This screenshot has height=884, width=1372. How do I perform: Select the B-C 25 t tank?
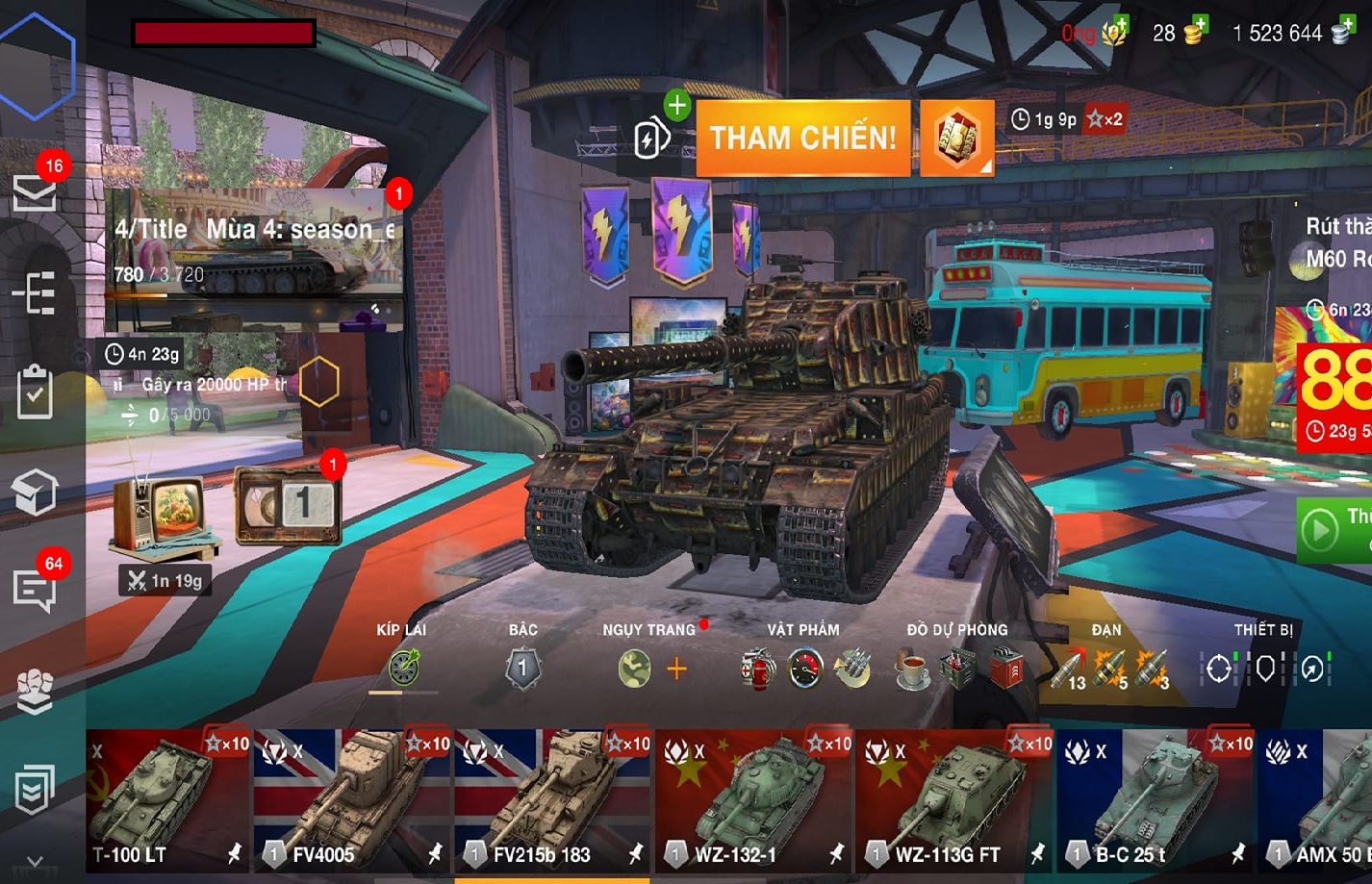(x=1155, y=801)
